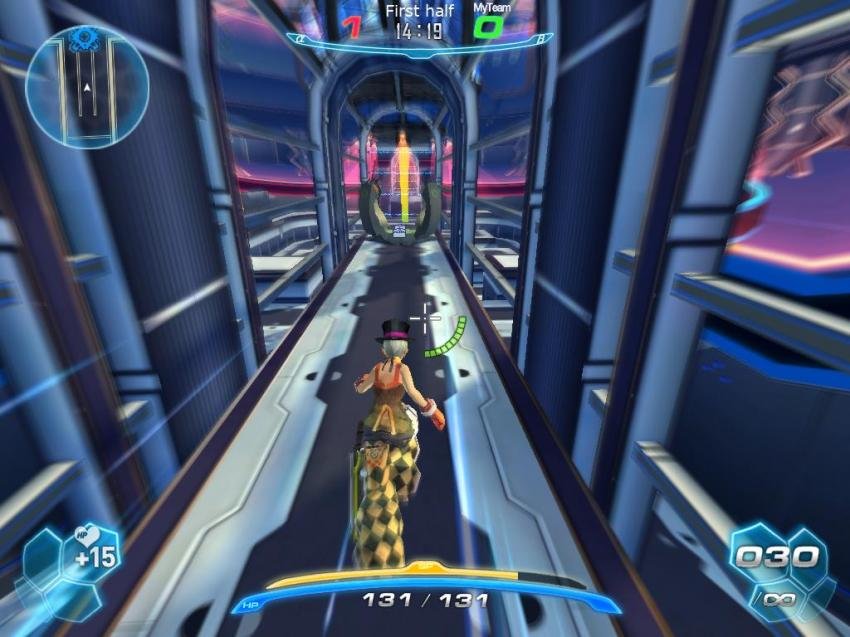The height and width of the screenshot is (637, 850).
Task: Click the circular minimap radar
Action: [x=87, y=87]
